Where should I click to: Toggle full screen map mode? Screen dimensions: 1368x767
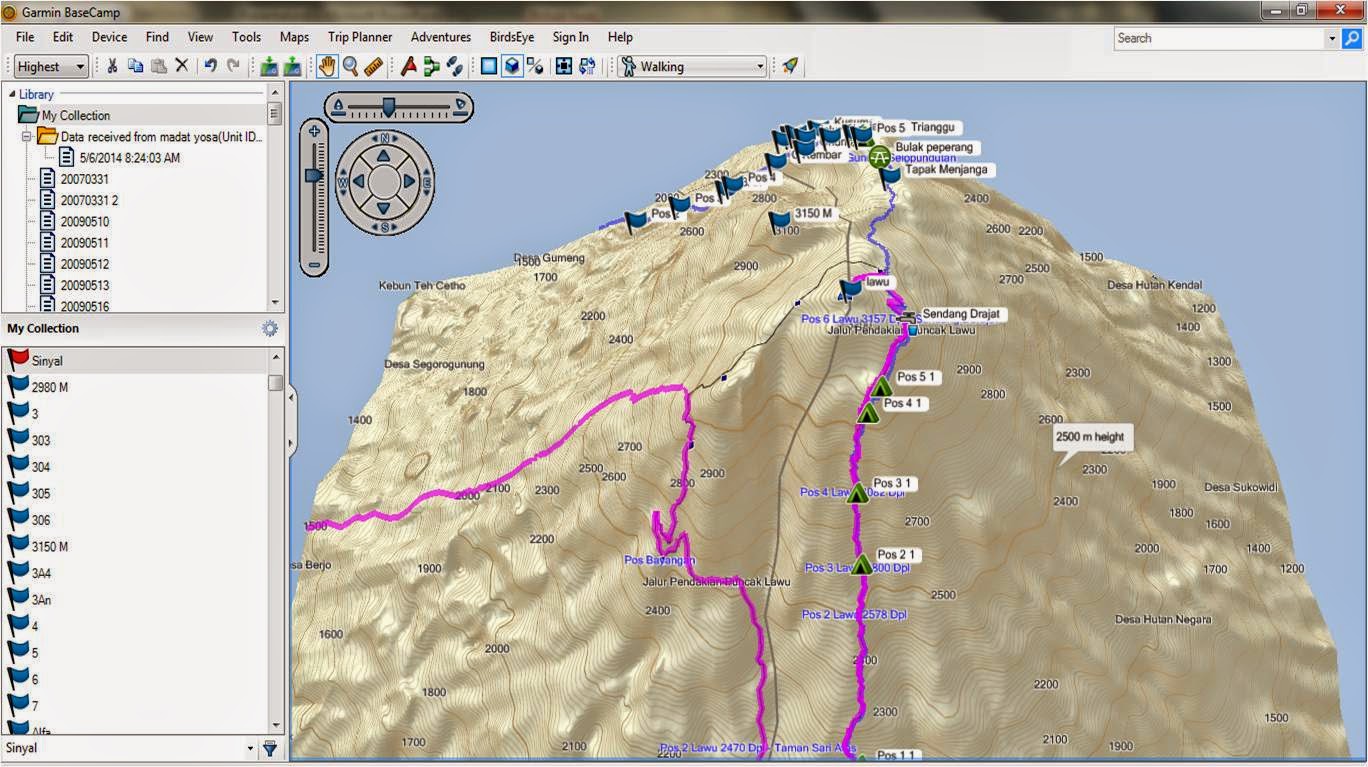point(564,66)
